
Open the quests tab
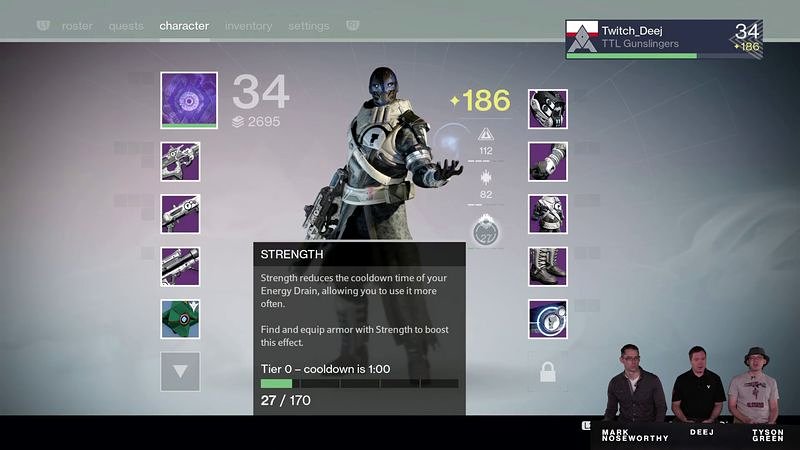[125, 26]
